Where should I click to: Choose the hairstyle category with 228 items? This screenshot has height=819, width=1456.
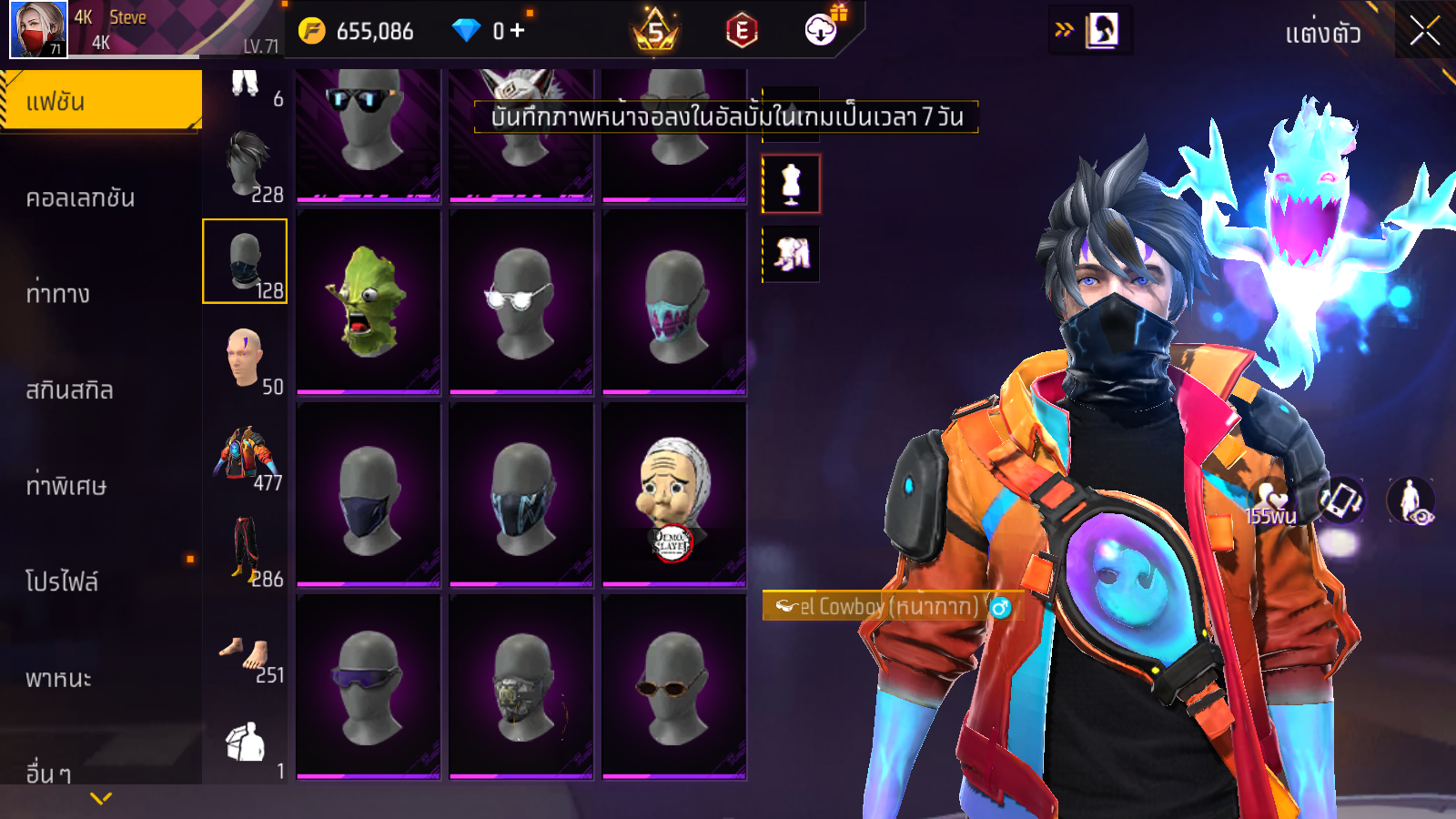pyautogui.click(x=246, y=166)
